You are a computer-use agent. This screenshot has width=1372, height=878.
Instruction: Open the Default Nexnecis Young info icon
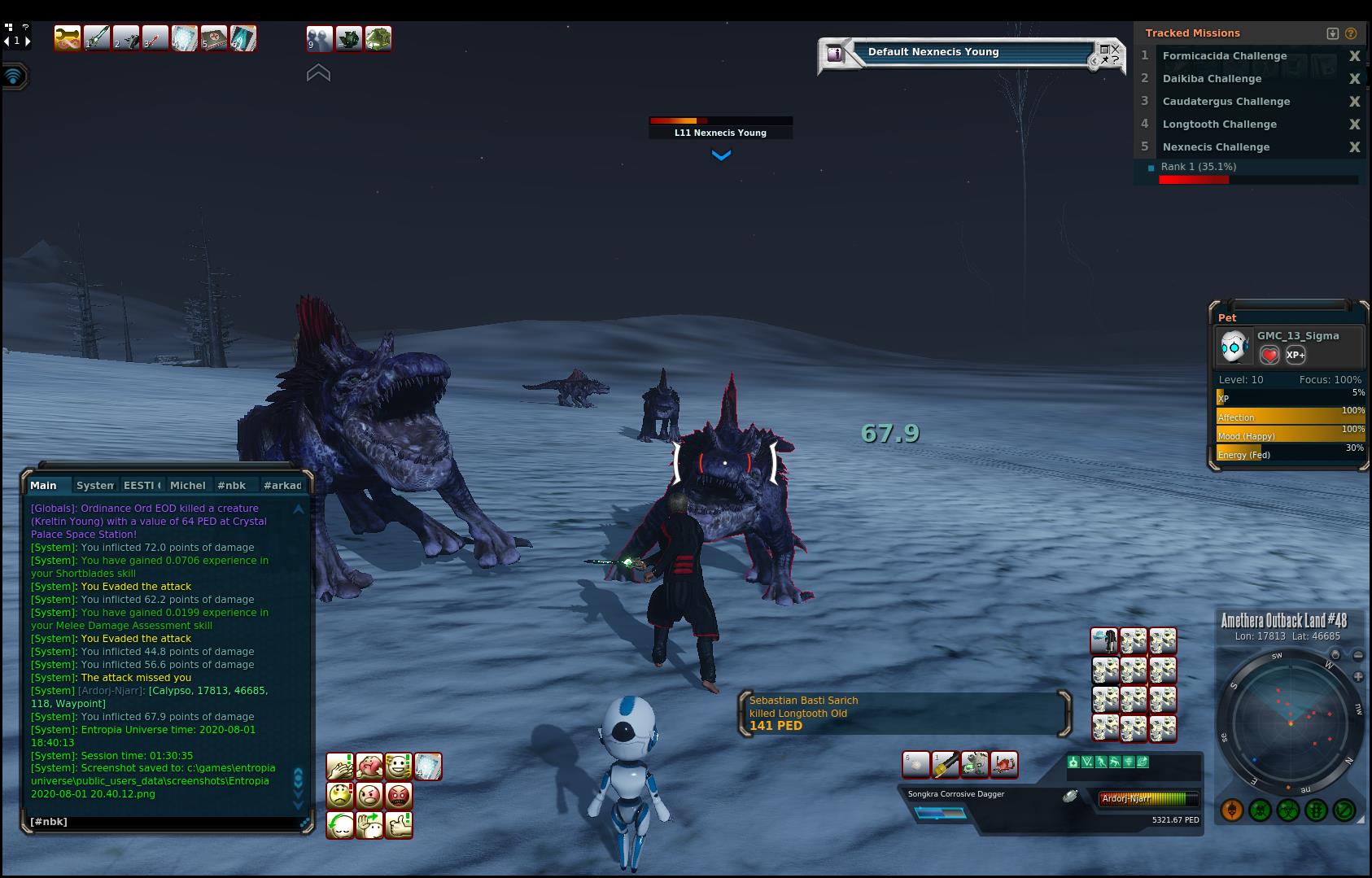(x=835, y=54)
